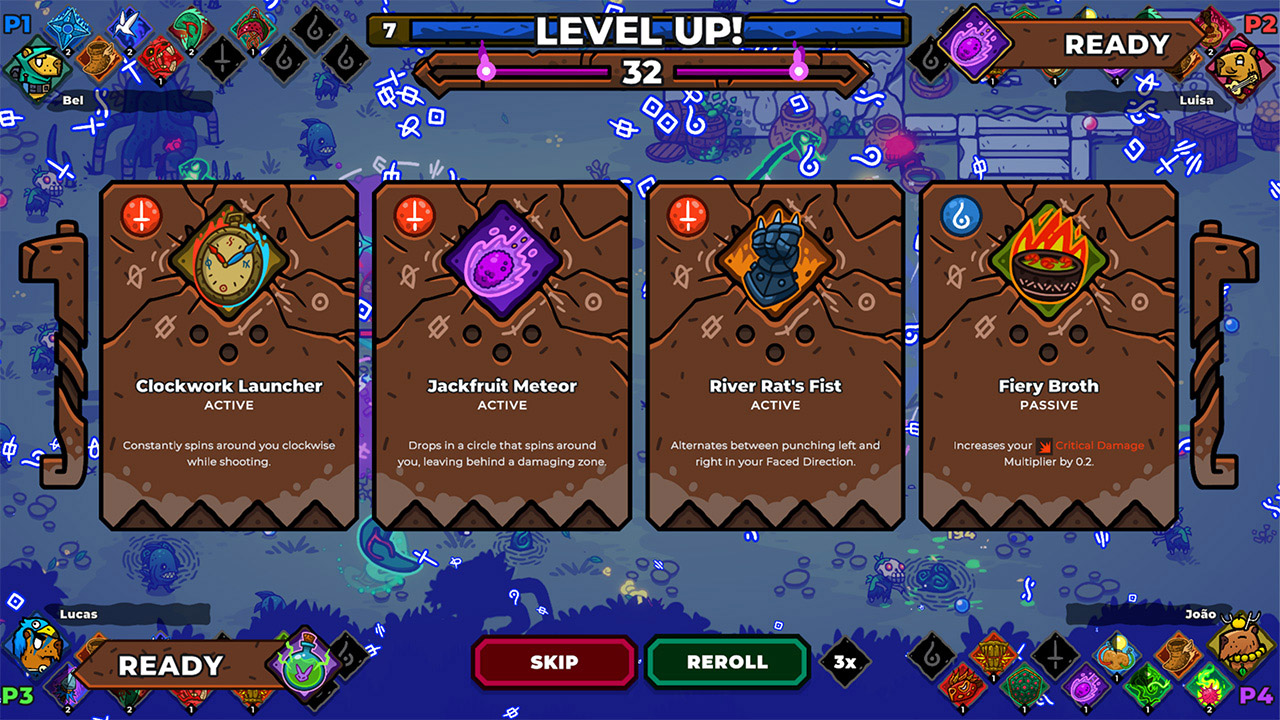Select Bel's capybara portrait
Screen dimensions: 1280x720
point(38,68)
